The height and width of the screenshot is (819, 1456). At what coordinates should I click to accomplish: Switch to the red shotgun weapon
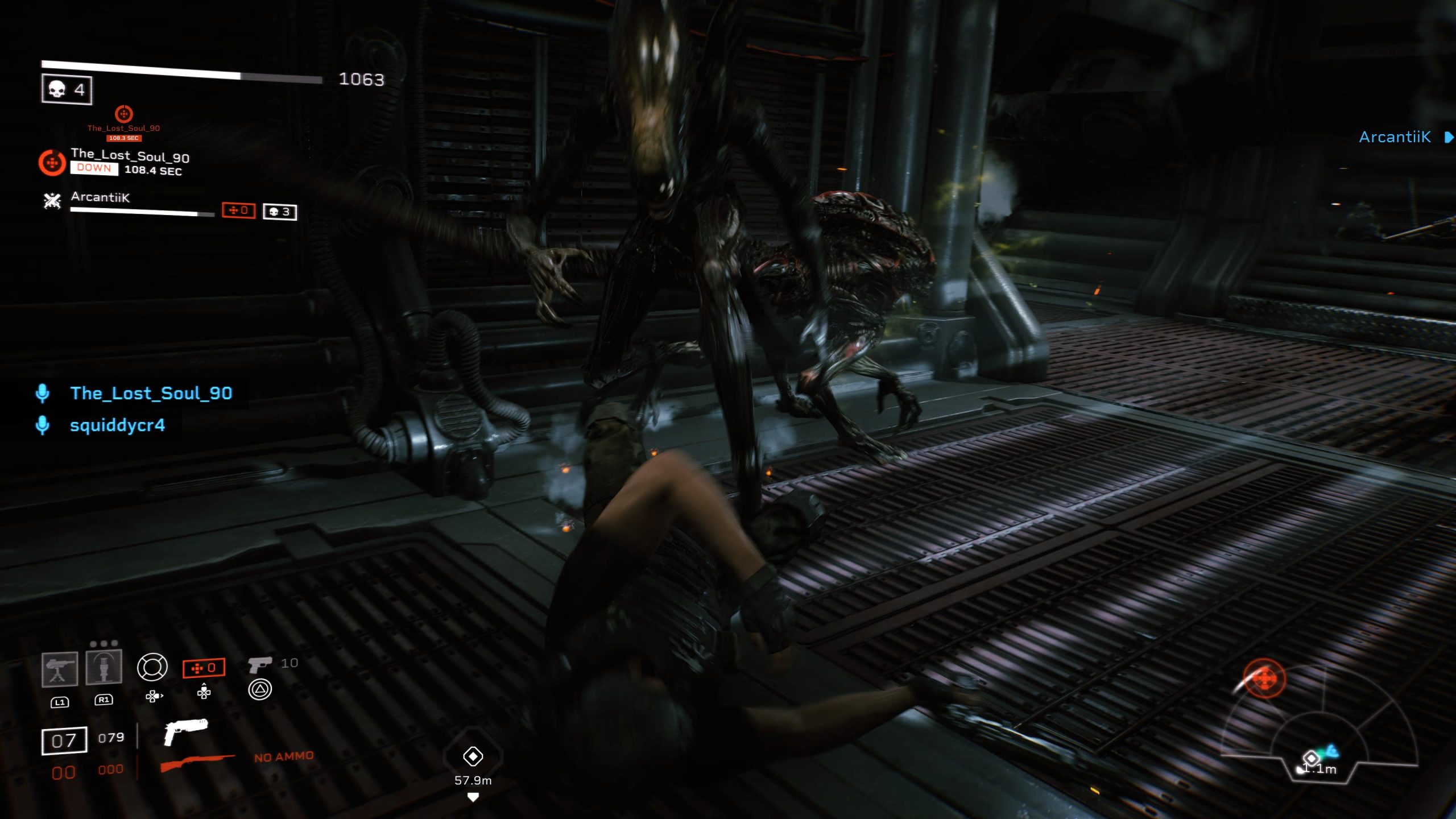(197, 762)
